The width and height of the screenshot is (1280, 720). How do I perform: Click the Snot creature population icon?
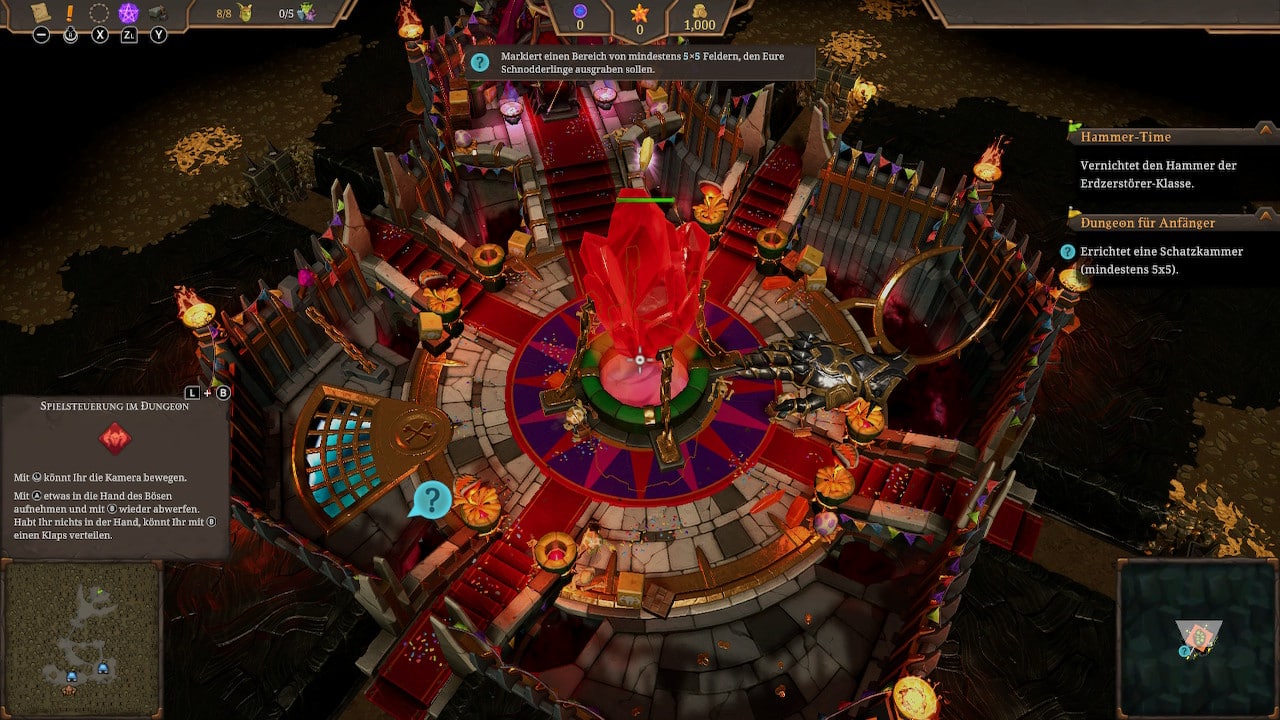(246, 13)
